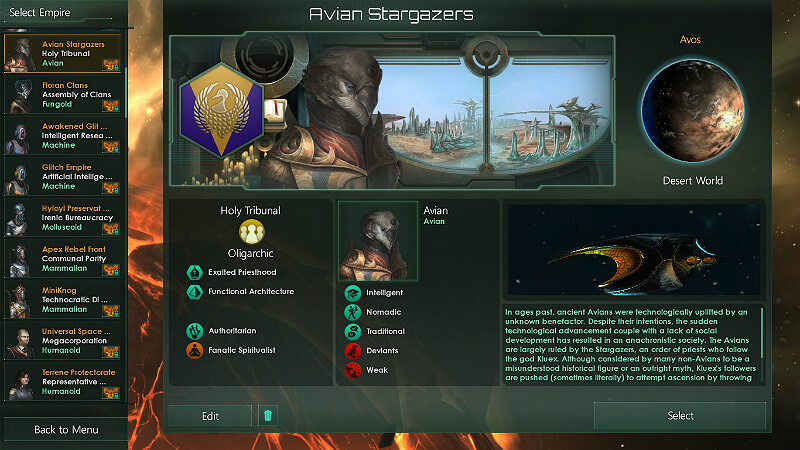The height and width of the screenshot is (450, 800).
Task: Select the Hyloyl Preservation empire row
Action: [x=64, y=217]
